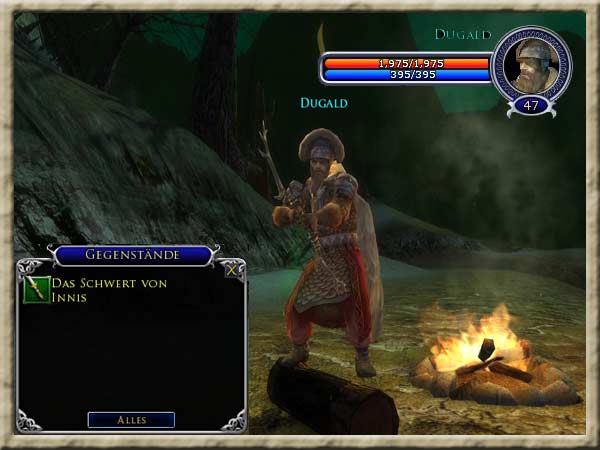Viewport: 600px width, 450px height.
Task: Select the Das Schwert von Innis sword icon
Action: click(x=36, y=290)
